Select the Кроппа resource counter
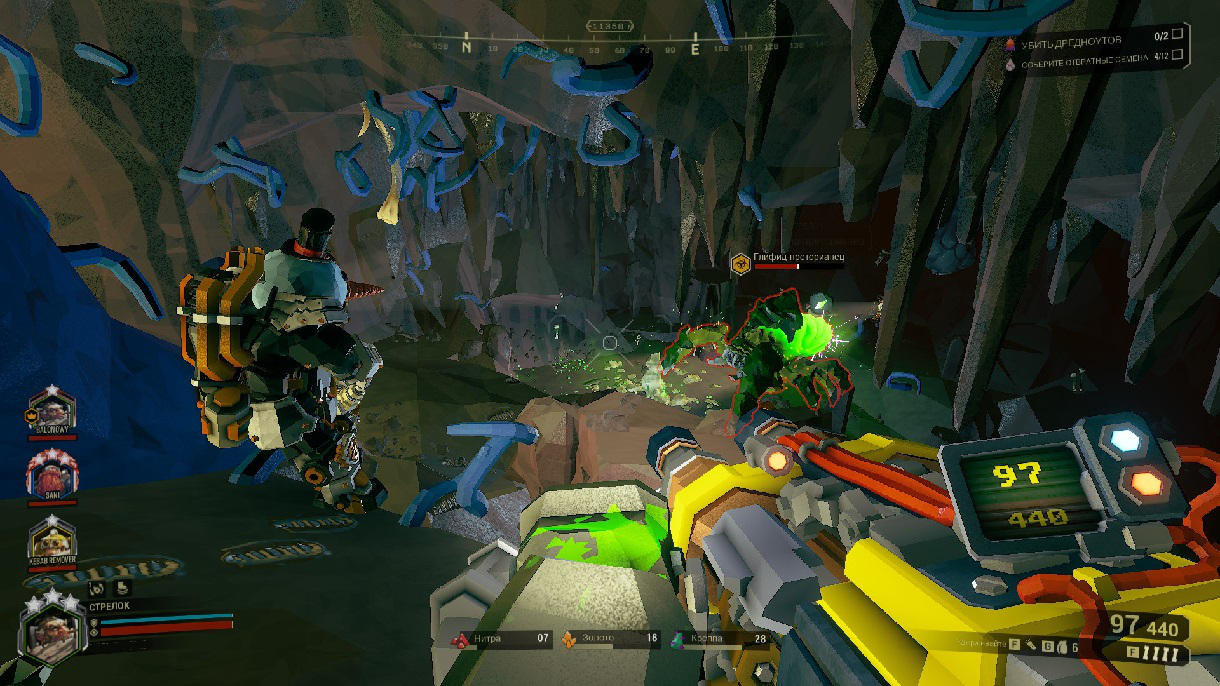 [x=719, y=638]
